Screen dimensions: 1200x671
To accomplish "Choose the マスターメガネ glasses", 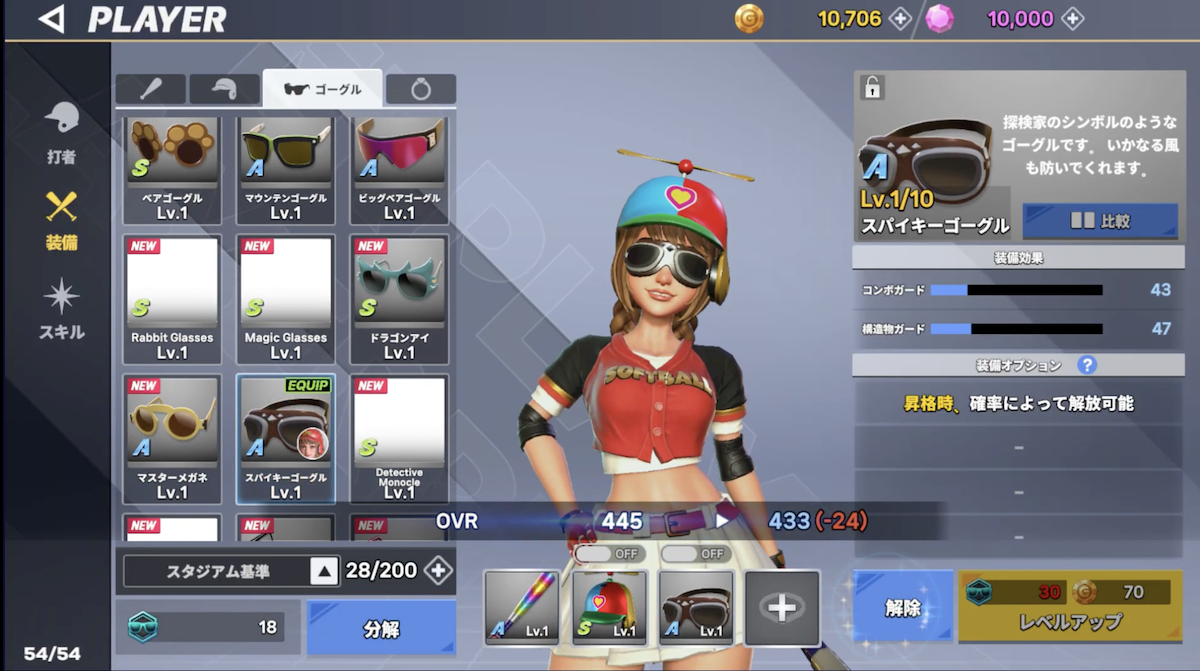I will click(172, 438).
